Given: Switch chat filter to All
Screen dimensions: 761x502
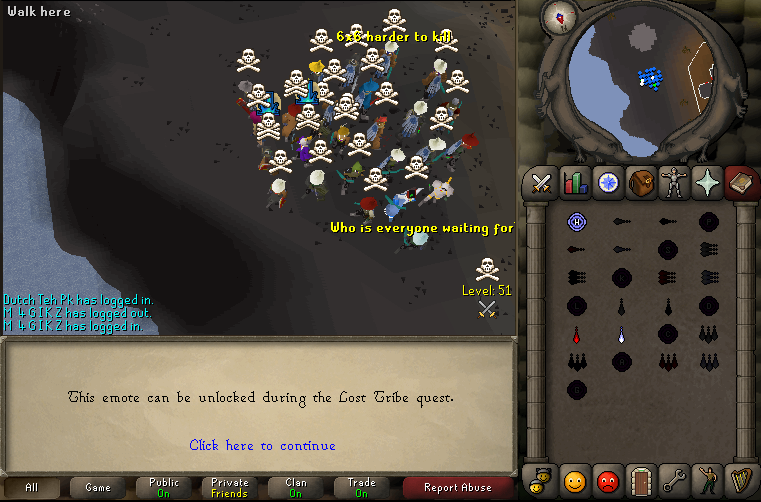Looking at the screenshot, I should pyautogui.click(x=32, y=488).
